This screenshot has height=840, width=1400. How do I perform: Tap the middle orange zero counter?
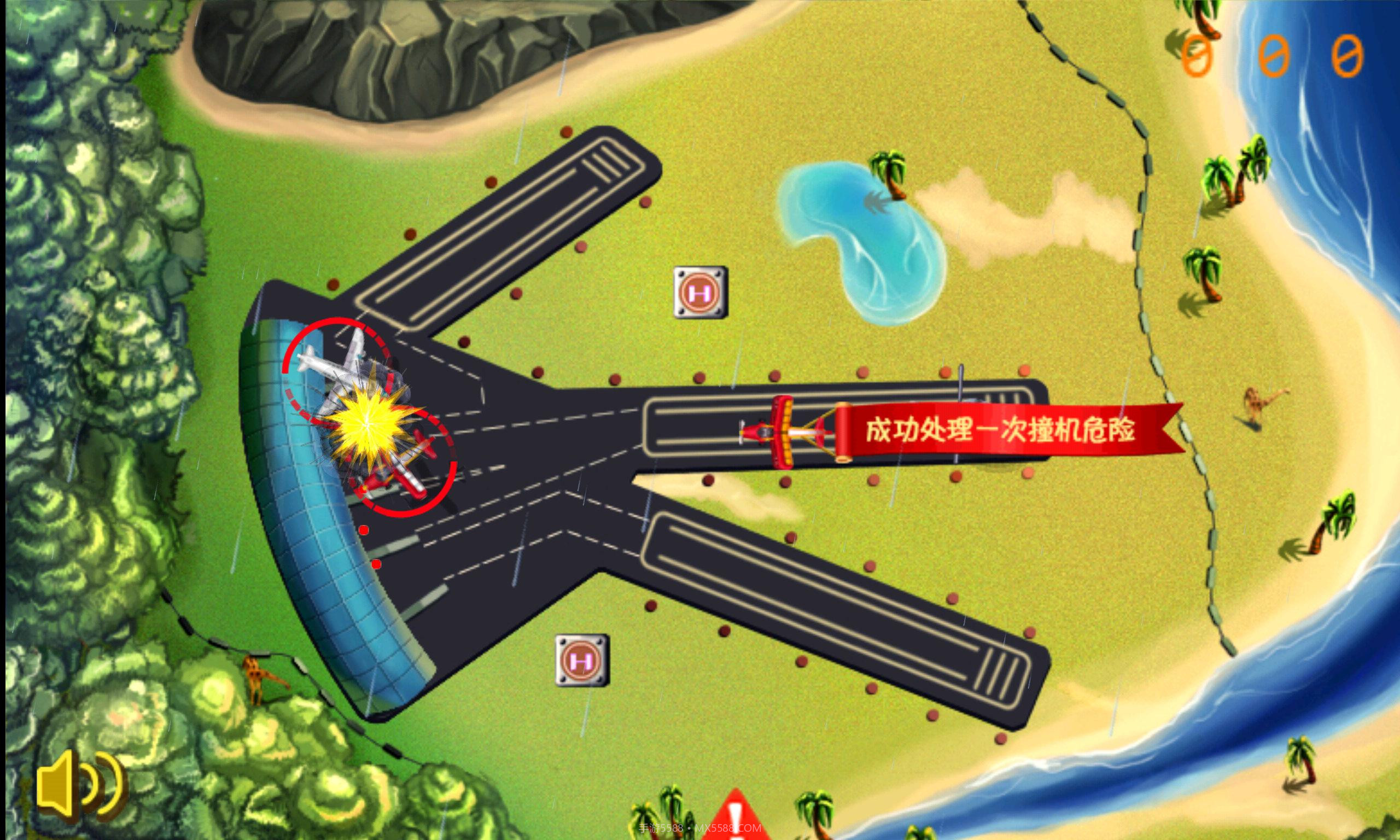pyautogui.click(x=1273, y=54)
